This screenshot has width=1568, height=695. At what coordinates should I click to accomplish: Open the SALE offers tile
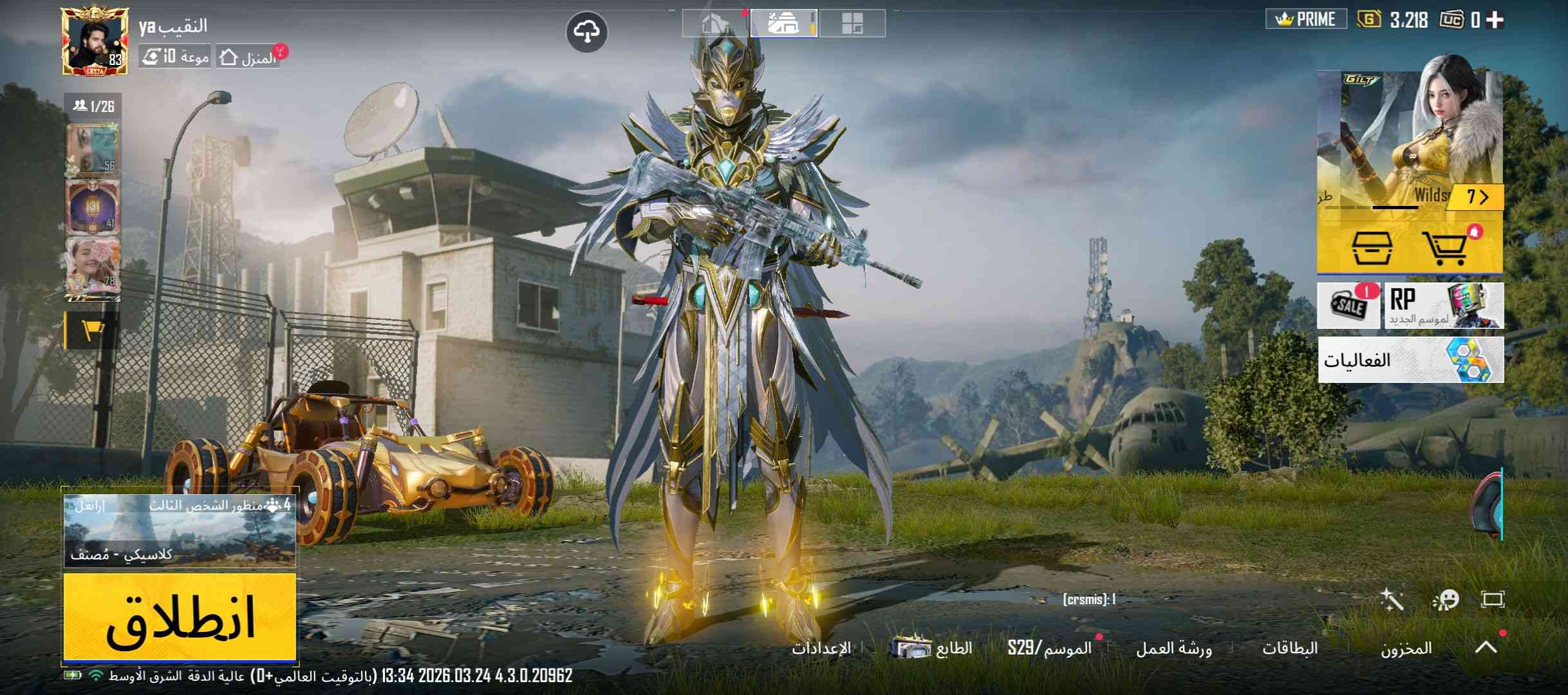point(1349,306)
